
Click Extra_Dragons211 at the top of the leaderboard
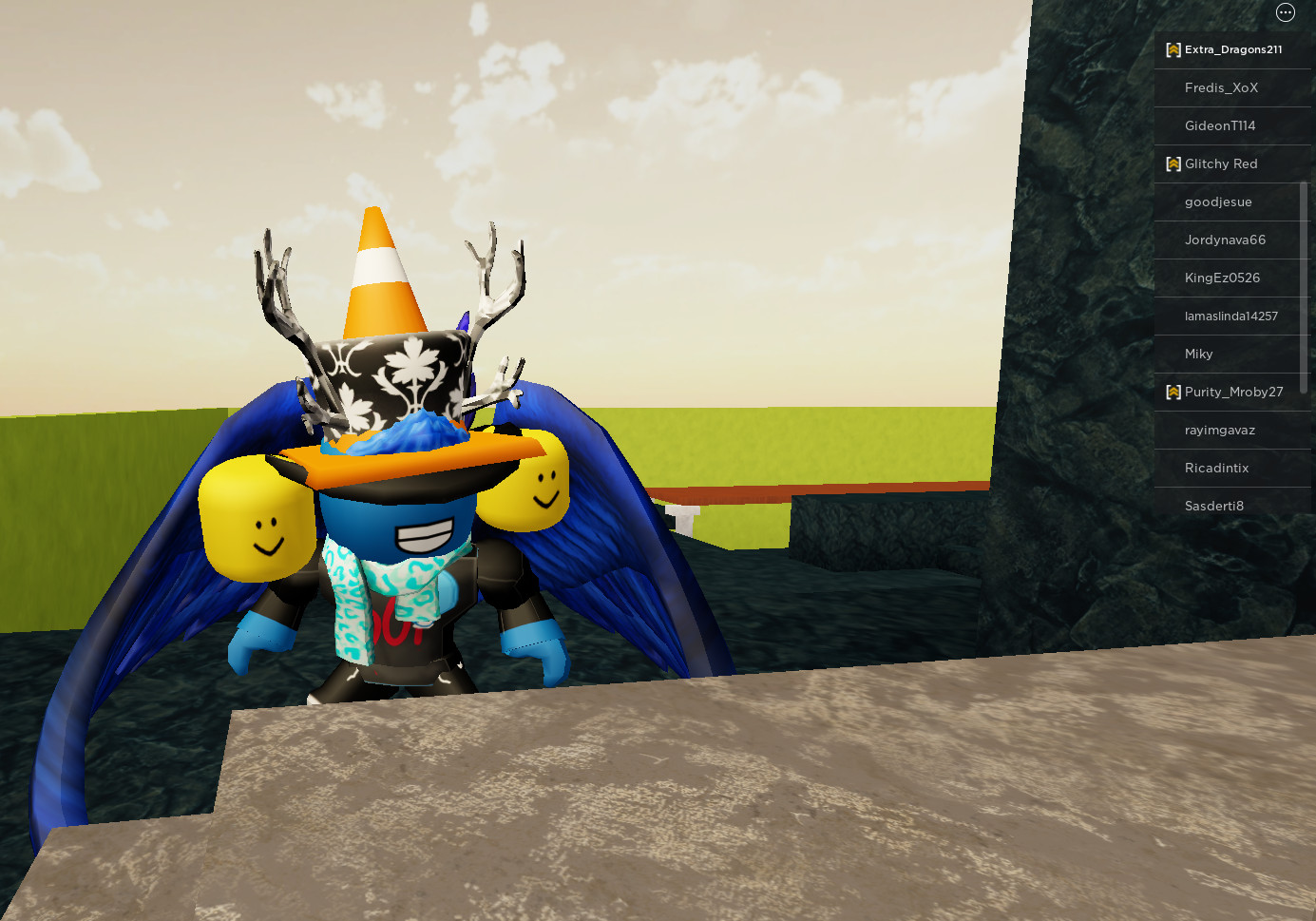coord(1232,49)
